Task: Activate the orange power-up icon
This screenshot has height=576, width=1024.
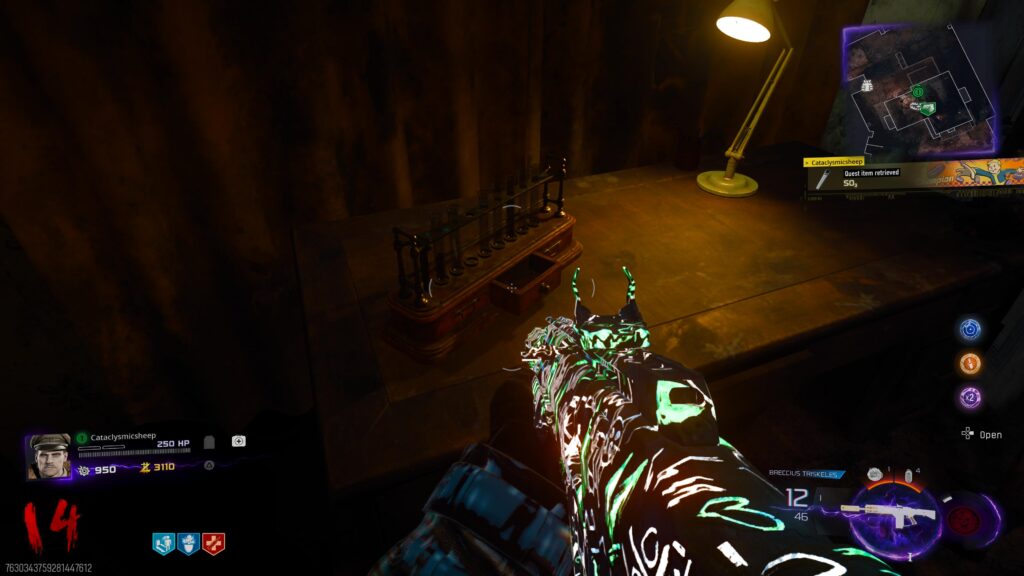Action: pyautogui.click(x=970, y=363)
